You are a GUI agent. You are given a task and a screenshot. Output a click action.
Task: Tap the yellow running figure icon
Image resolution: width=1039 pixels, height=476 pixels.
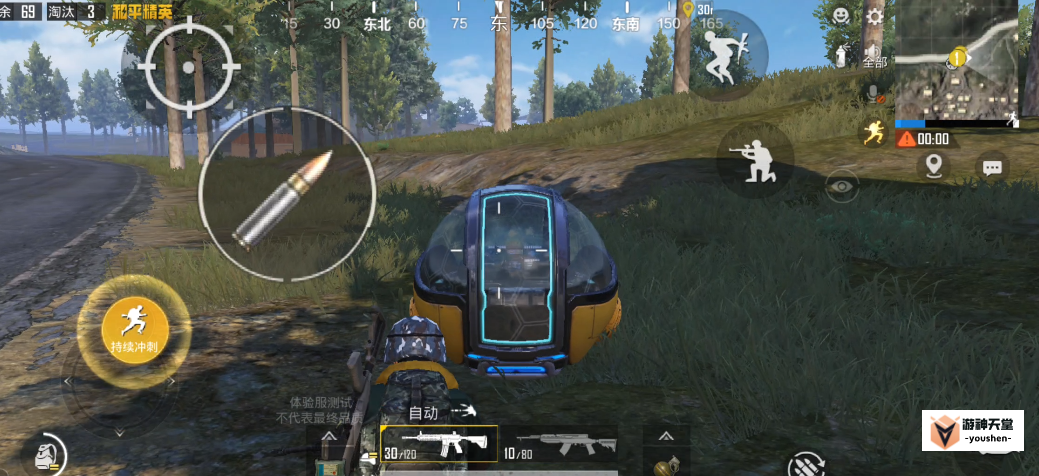(x=873, y=133)
